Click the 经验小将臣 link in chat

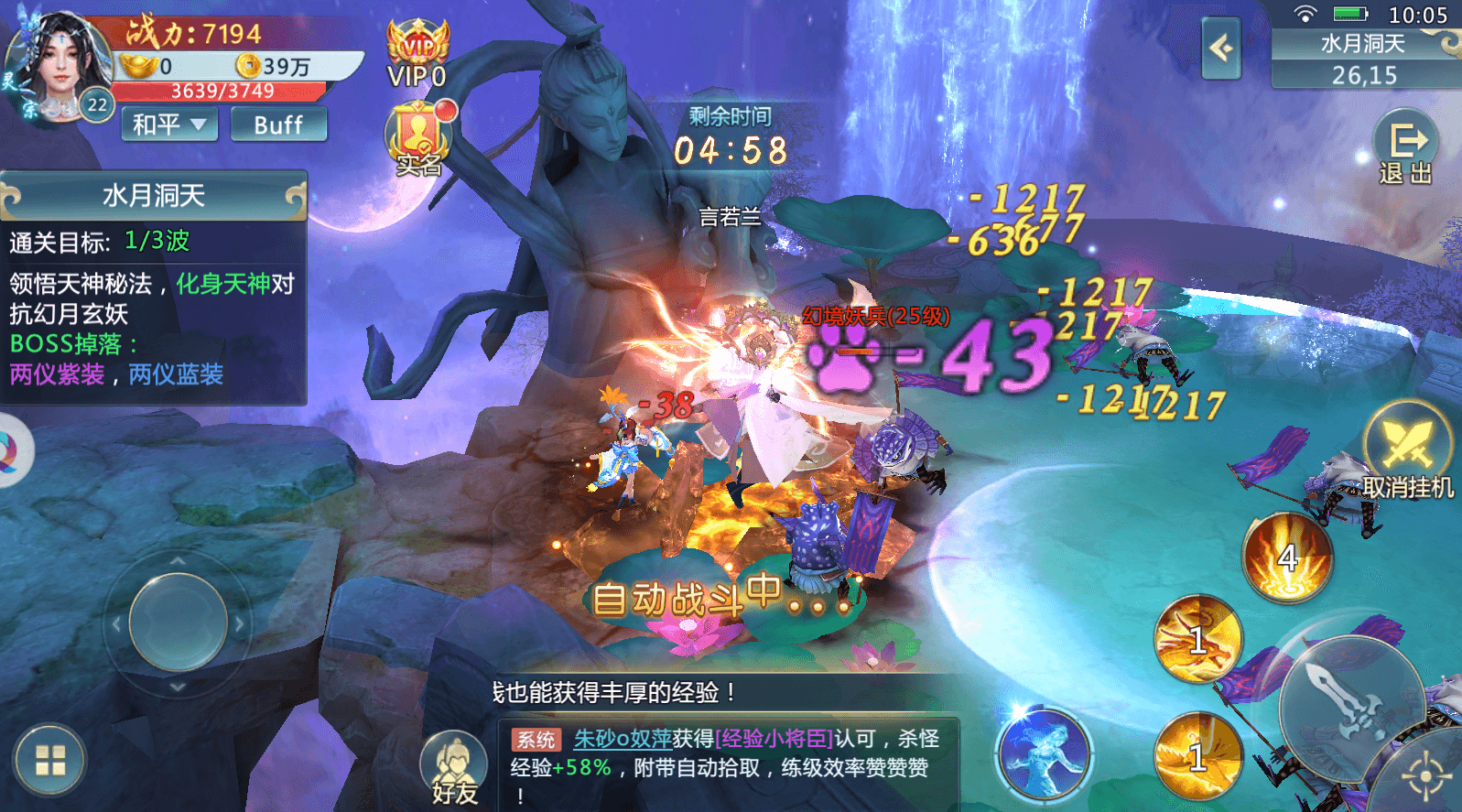tap(774, 739)
